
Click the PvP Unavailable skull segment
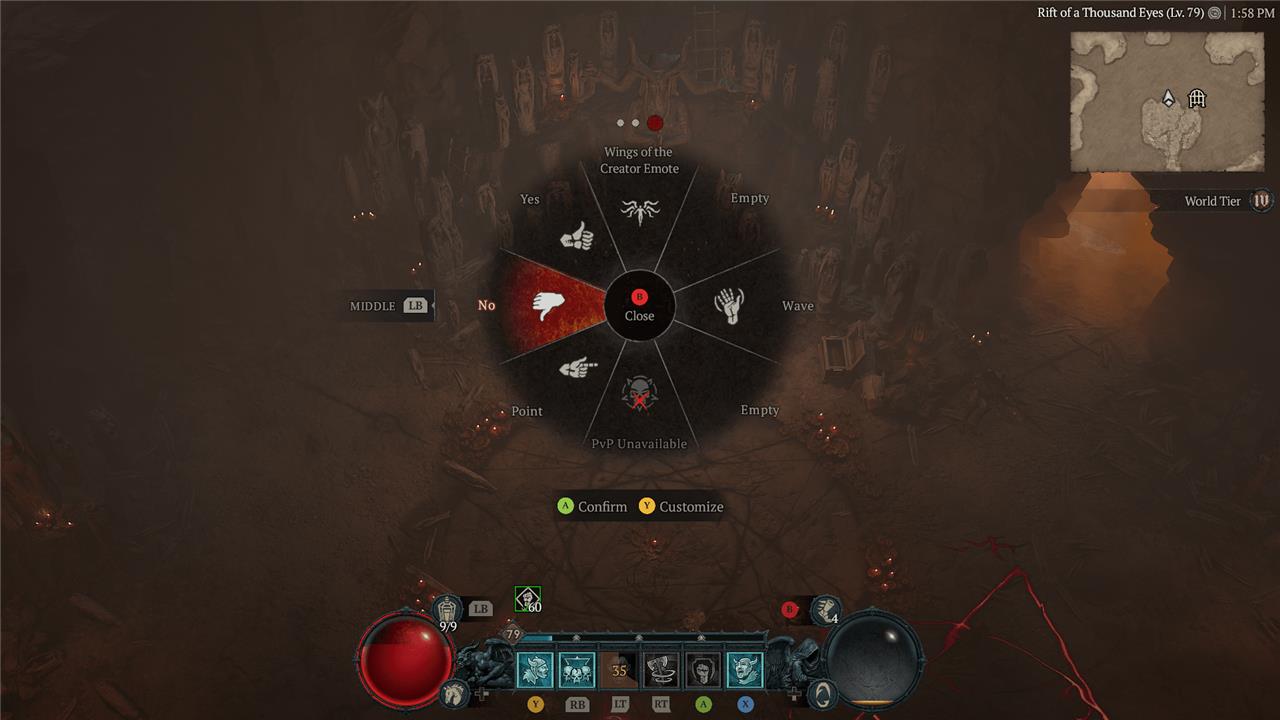[639, 395]
